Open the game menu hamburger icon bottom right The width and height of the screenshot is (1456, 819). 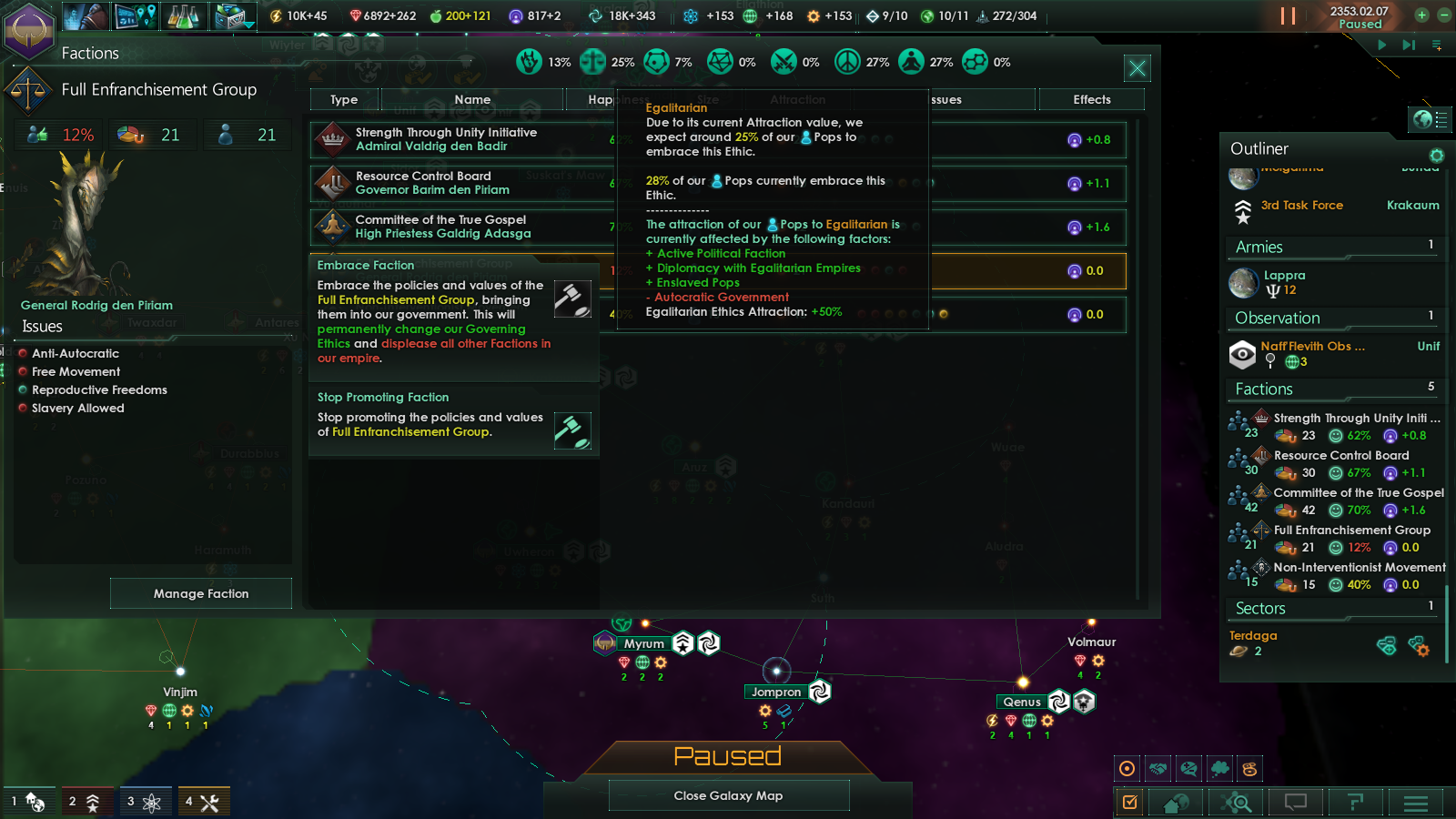coord(1416,802)
